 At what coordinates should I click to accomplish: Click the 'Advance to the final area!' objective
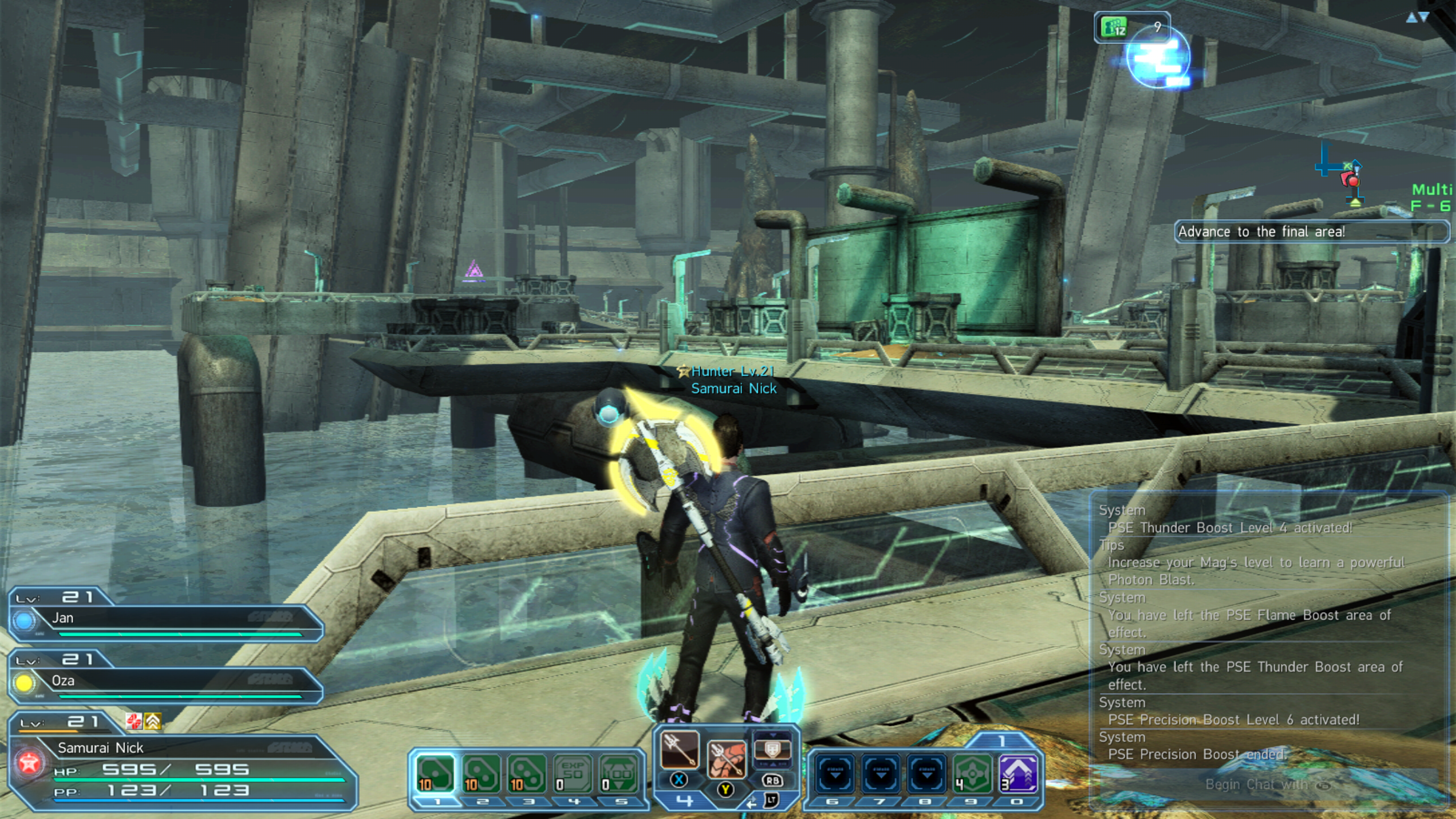[x=1311, y=232]
